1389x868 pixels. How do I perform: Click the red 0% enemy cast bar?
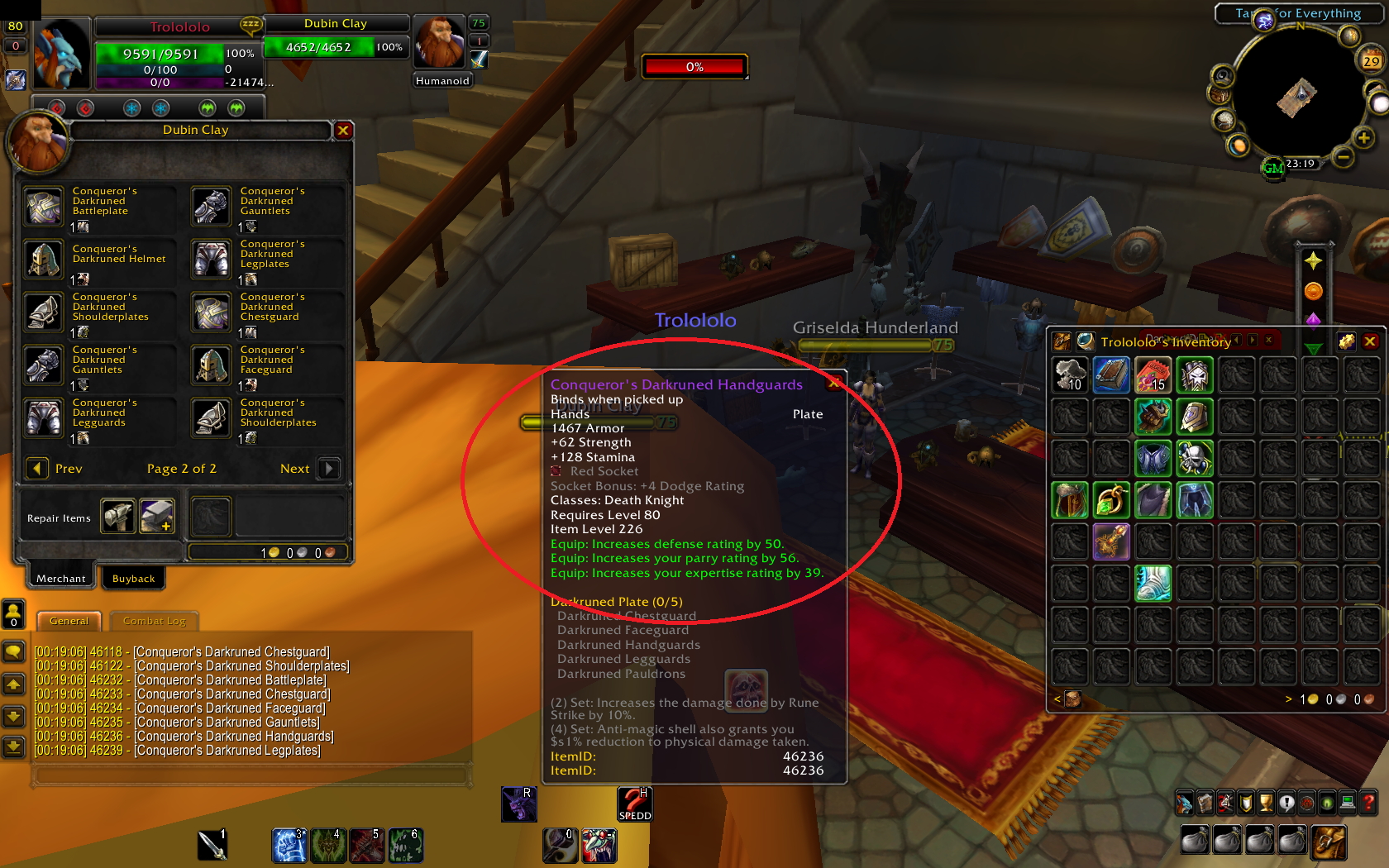694,66
